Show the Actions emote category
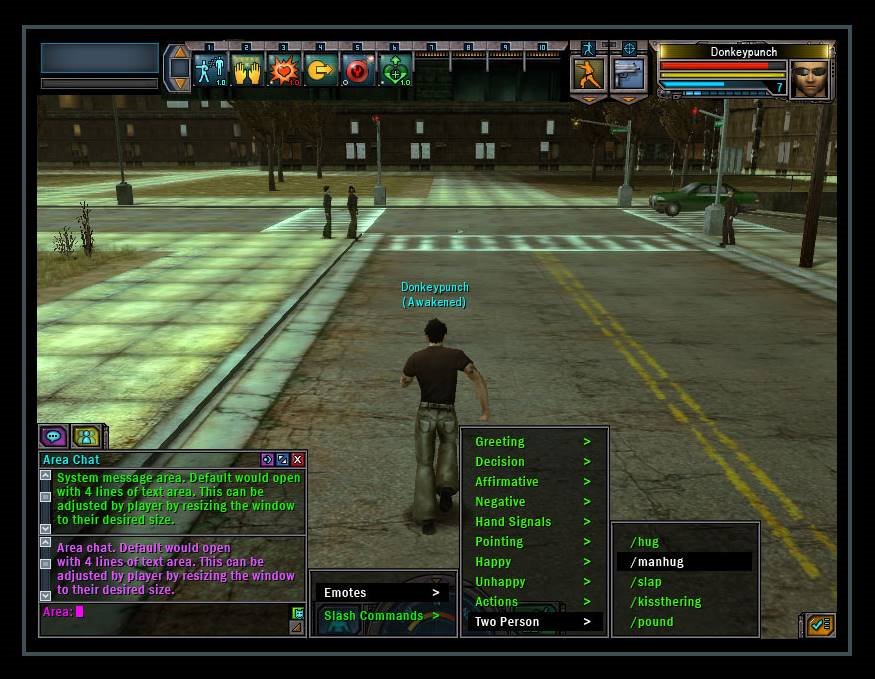Image resolution: width=875 pixels, height=679 pixels. coord(533,602)
